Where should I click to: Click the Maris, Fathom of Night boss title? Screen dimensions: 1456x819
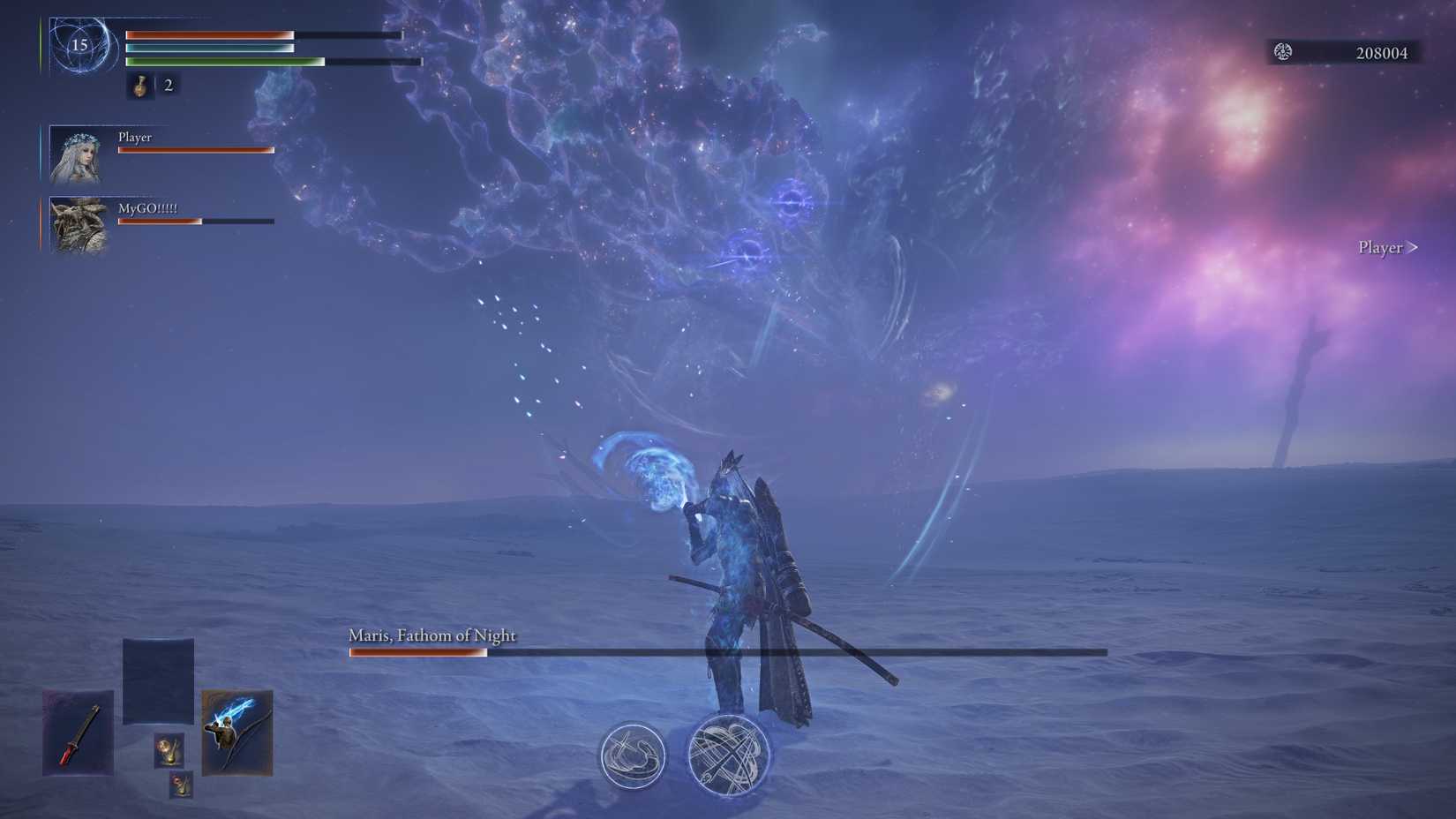(x=432, y=635)
